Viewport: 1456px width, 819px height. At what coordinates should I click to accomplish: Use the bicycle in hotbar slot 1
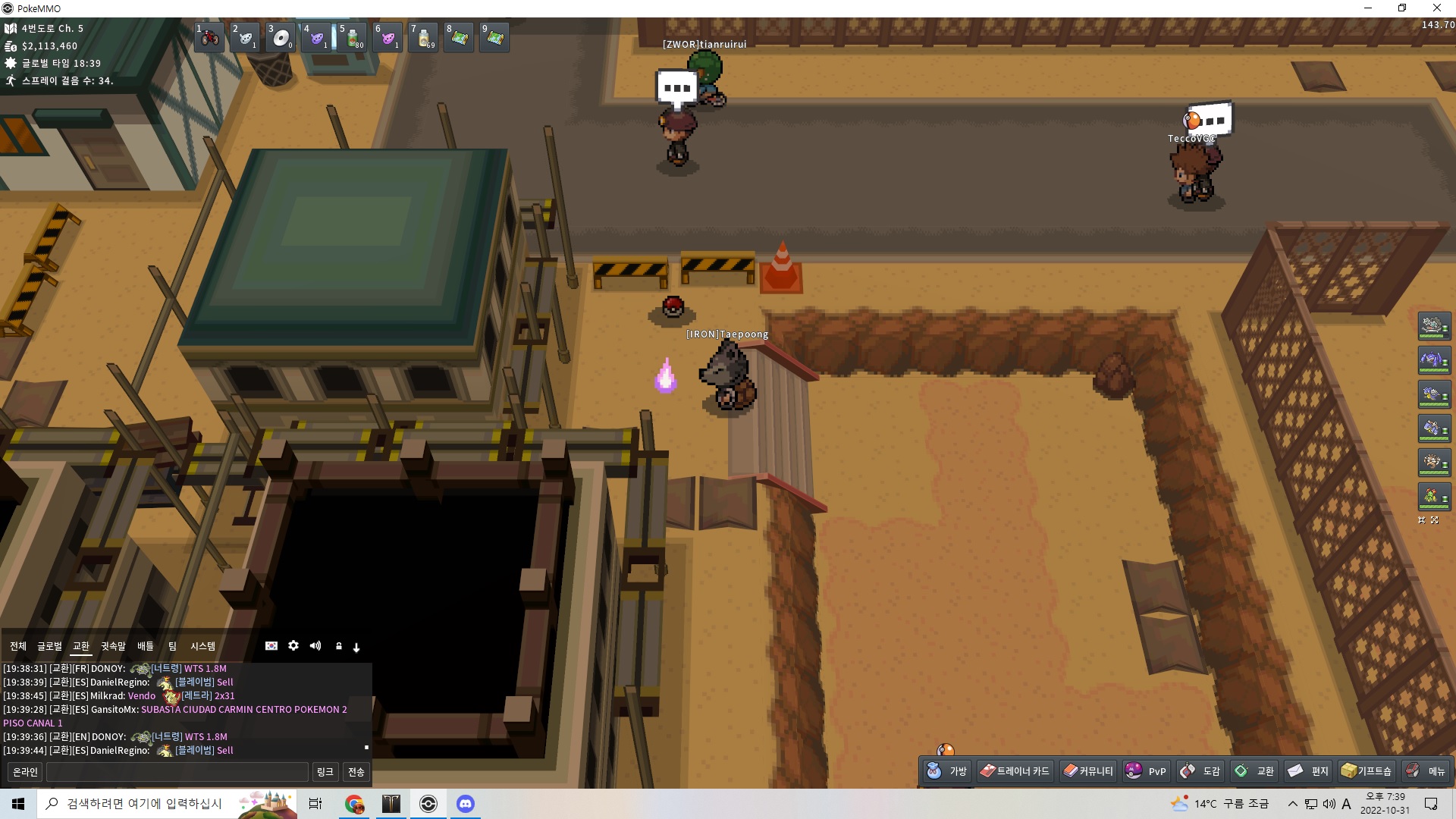pos(209,37)
